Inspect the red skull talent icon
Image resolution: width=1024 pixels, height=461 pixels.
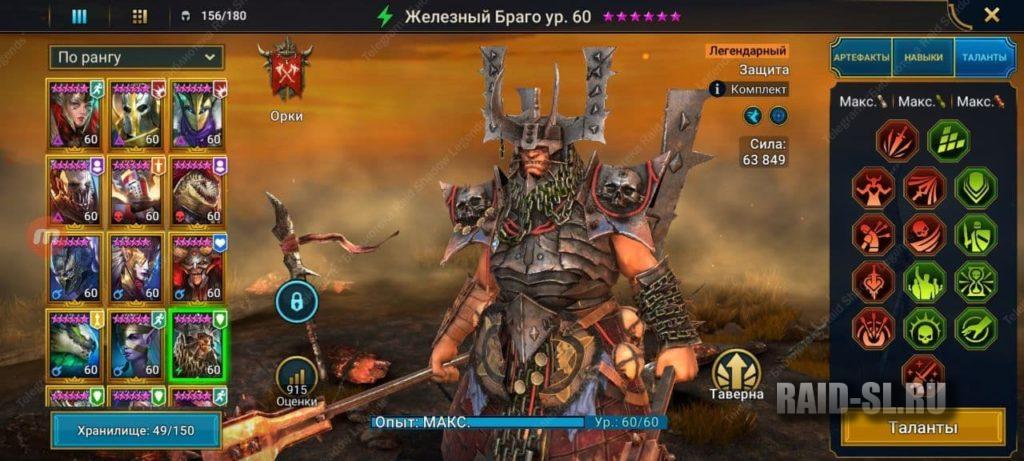pos(925,234)
